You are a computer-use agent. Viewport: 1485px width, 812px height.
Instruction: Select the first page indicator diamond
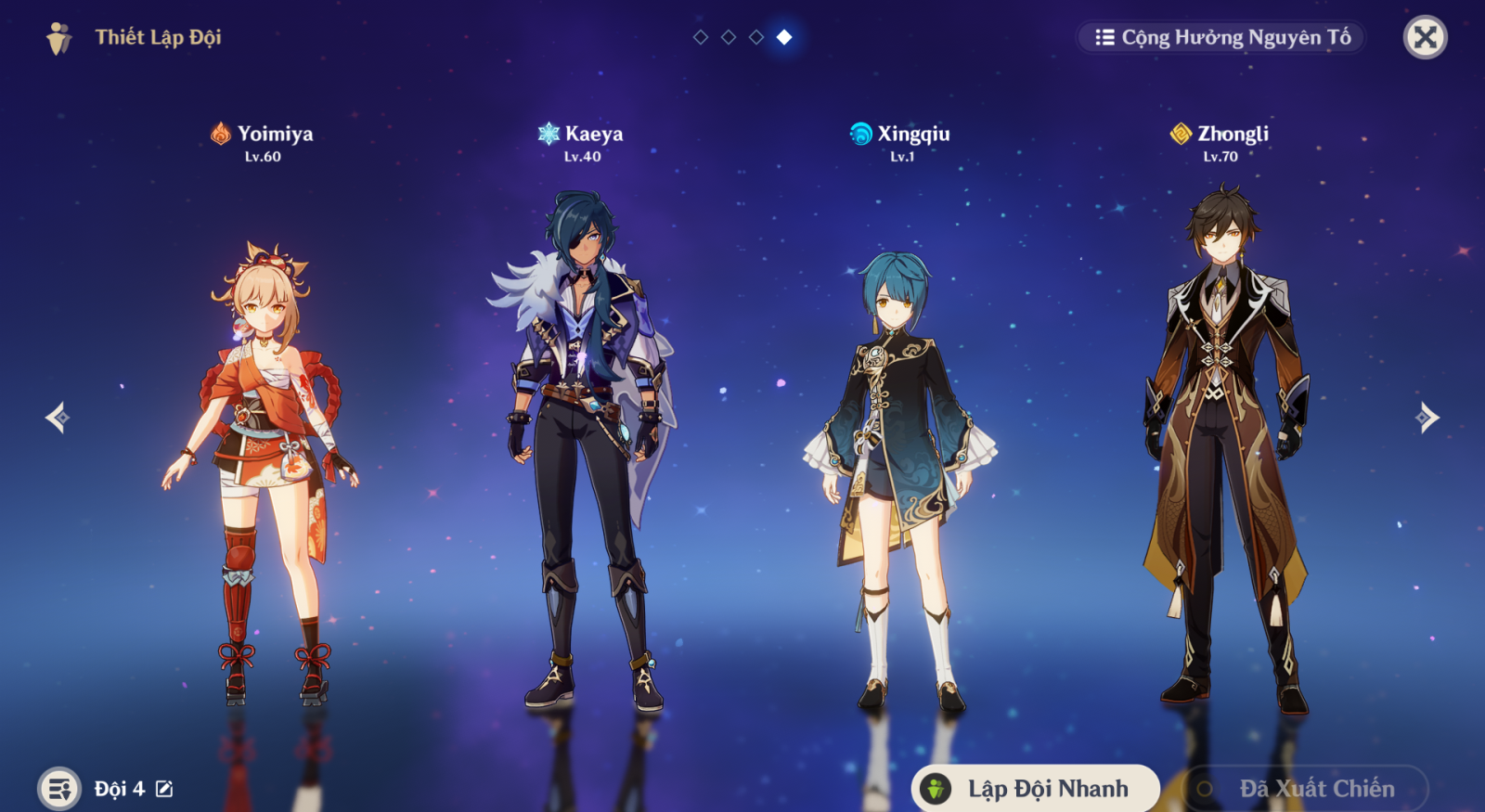(699, 39)
